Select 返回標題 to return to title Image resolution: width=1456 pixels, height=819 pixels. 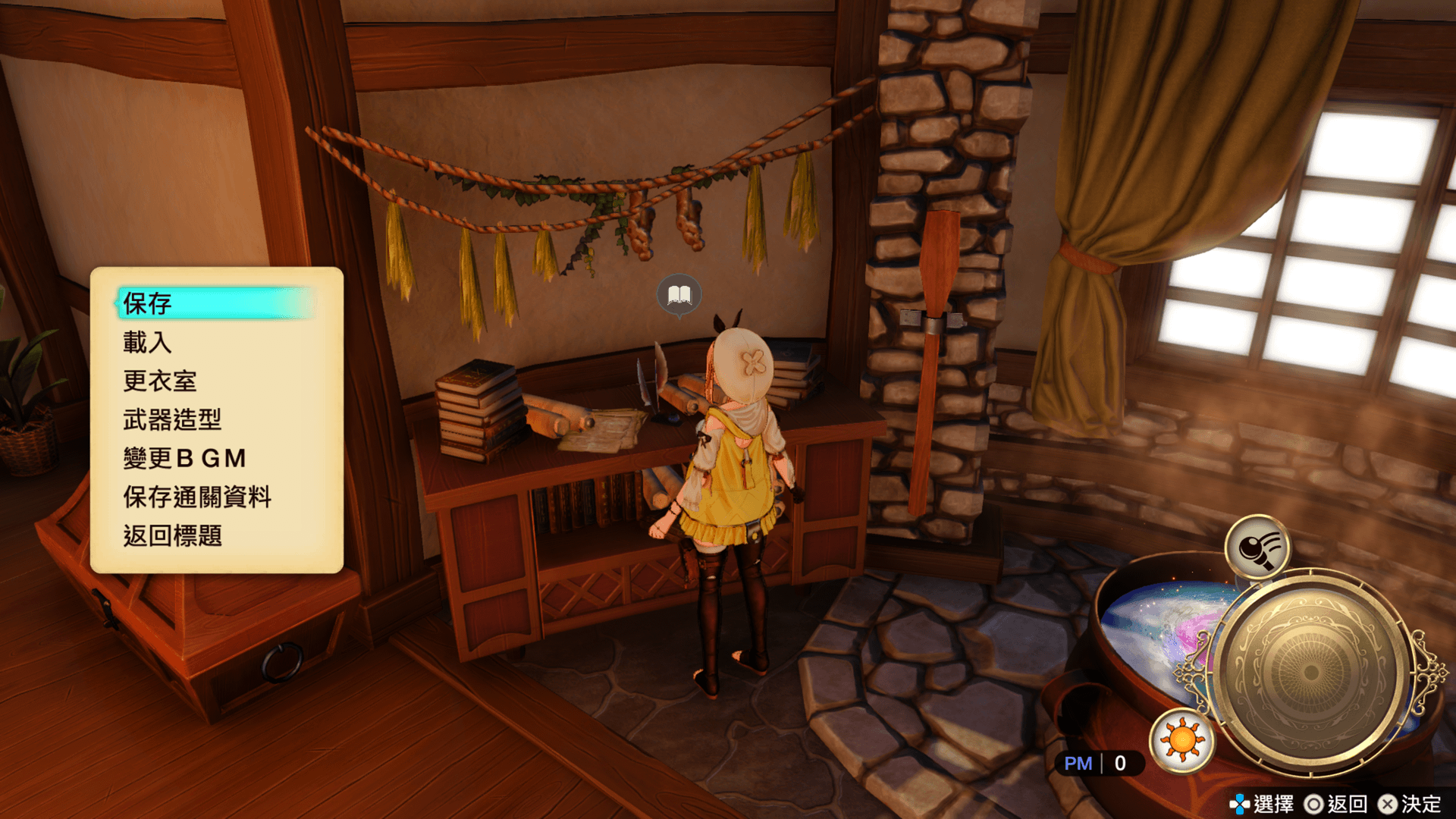(x=172, y=536)
